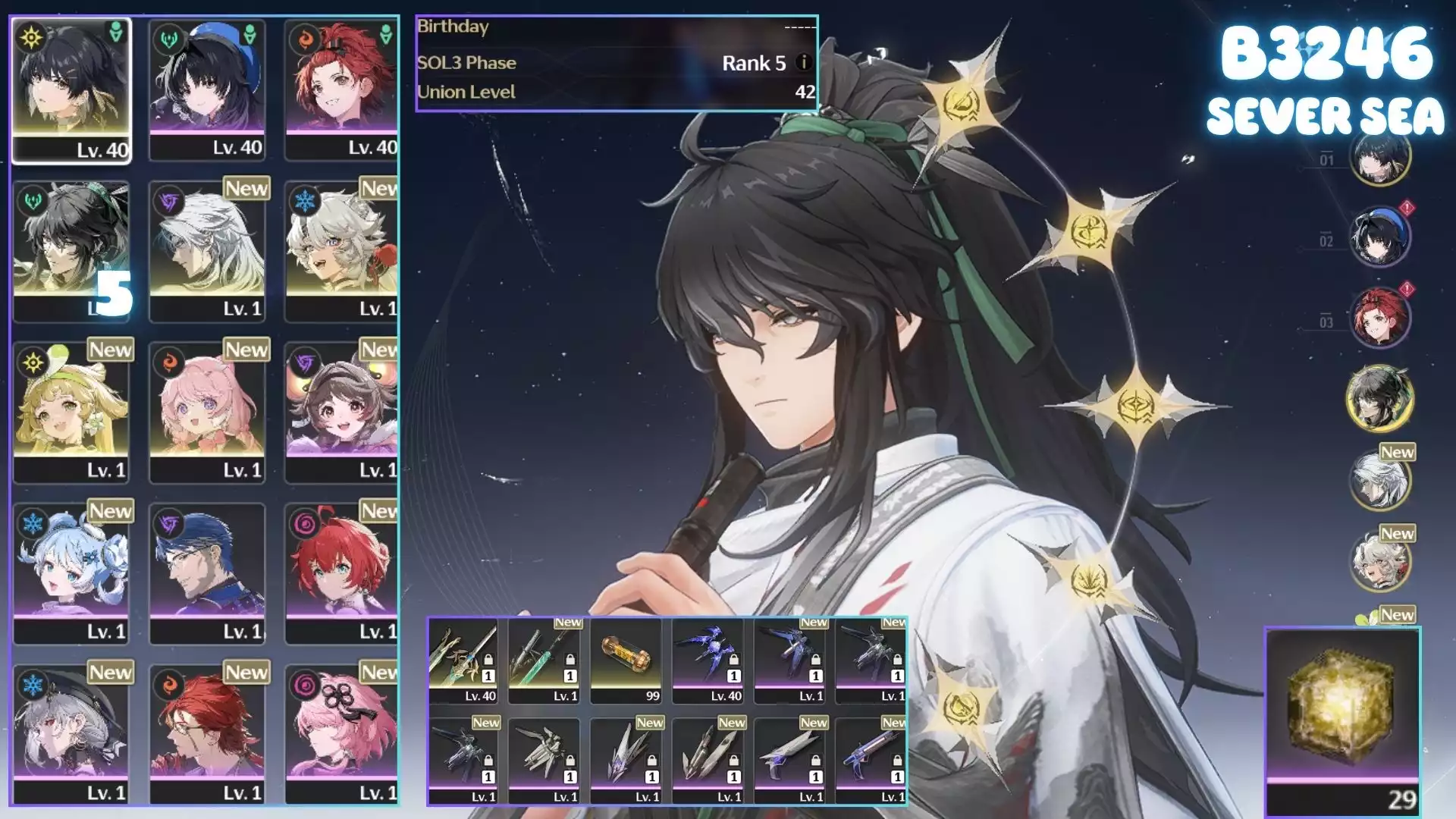Select team slot 01 round portrait
This screenshot has width=1456, height=819.
[x=1379, y=158]
